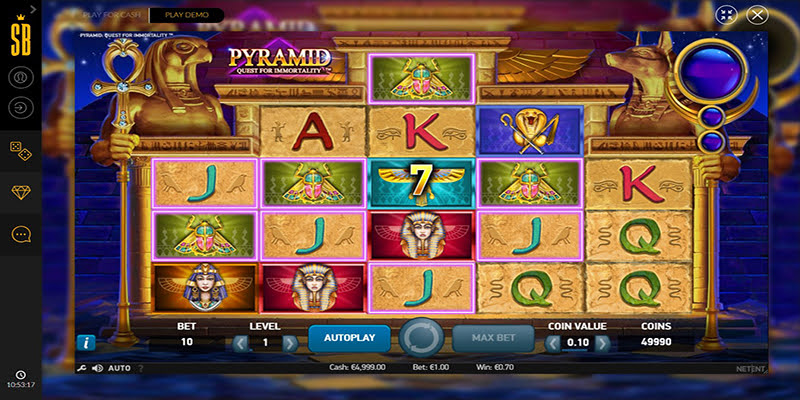Switch to the Play For Cash tab
The width and height of the screenshot is (800, 400).
113,15
